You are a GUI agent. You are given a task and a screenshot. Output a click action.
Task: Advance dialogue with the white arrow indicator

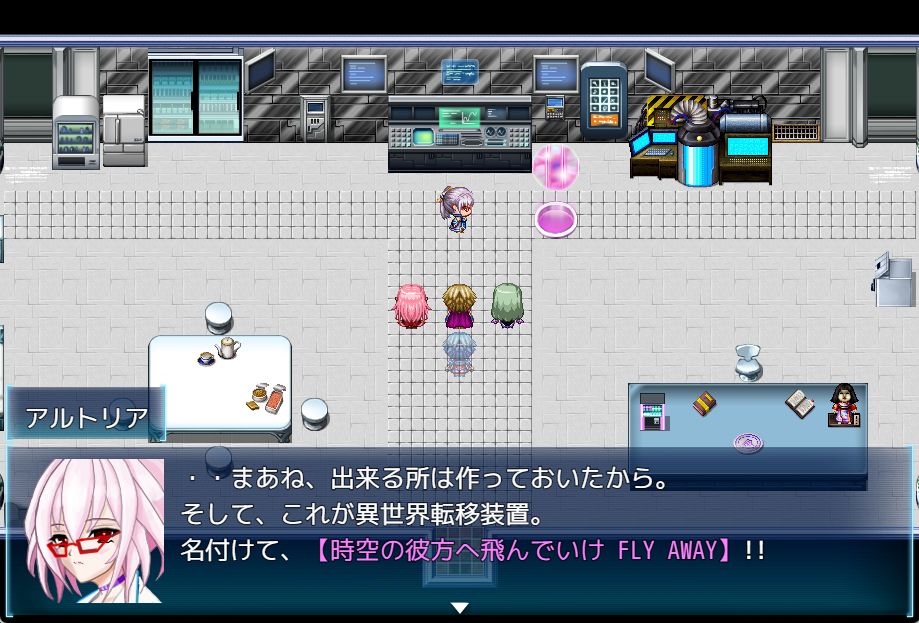(459, 607)
